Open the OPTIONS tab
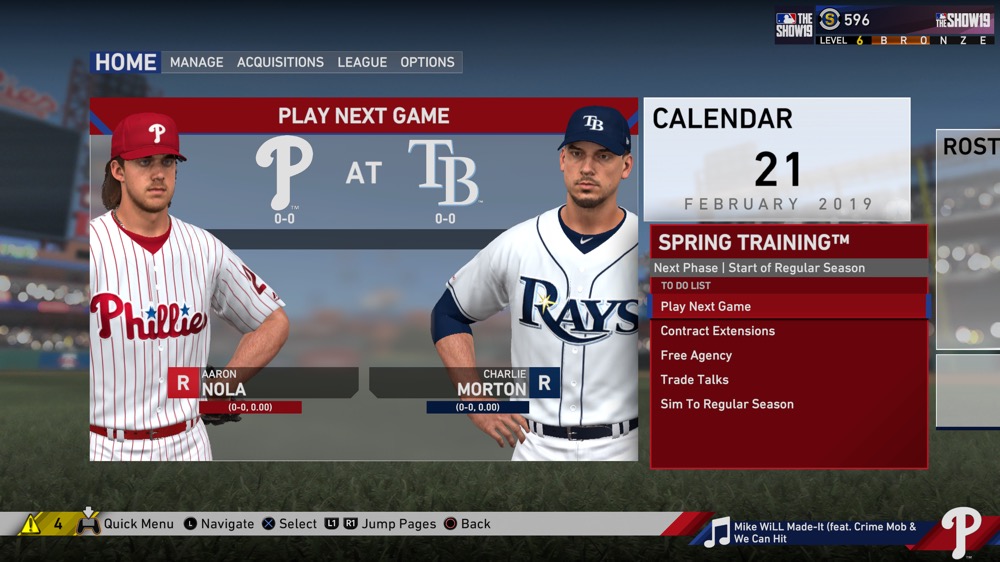Screen dimensions: 1000x562 click(x=427, y=62)
